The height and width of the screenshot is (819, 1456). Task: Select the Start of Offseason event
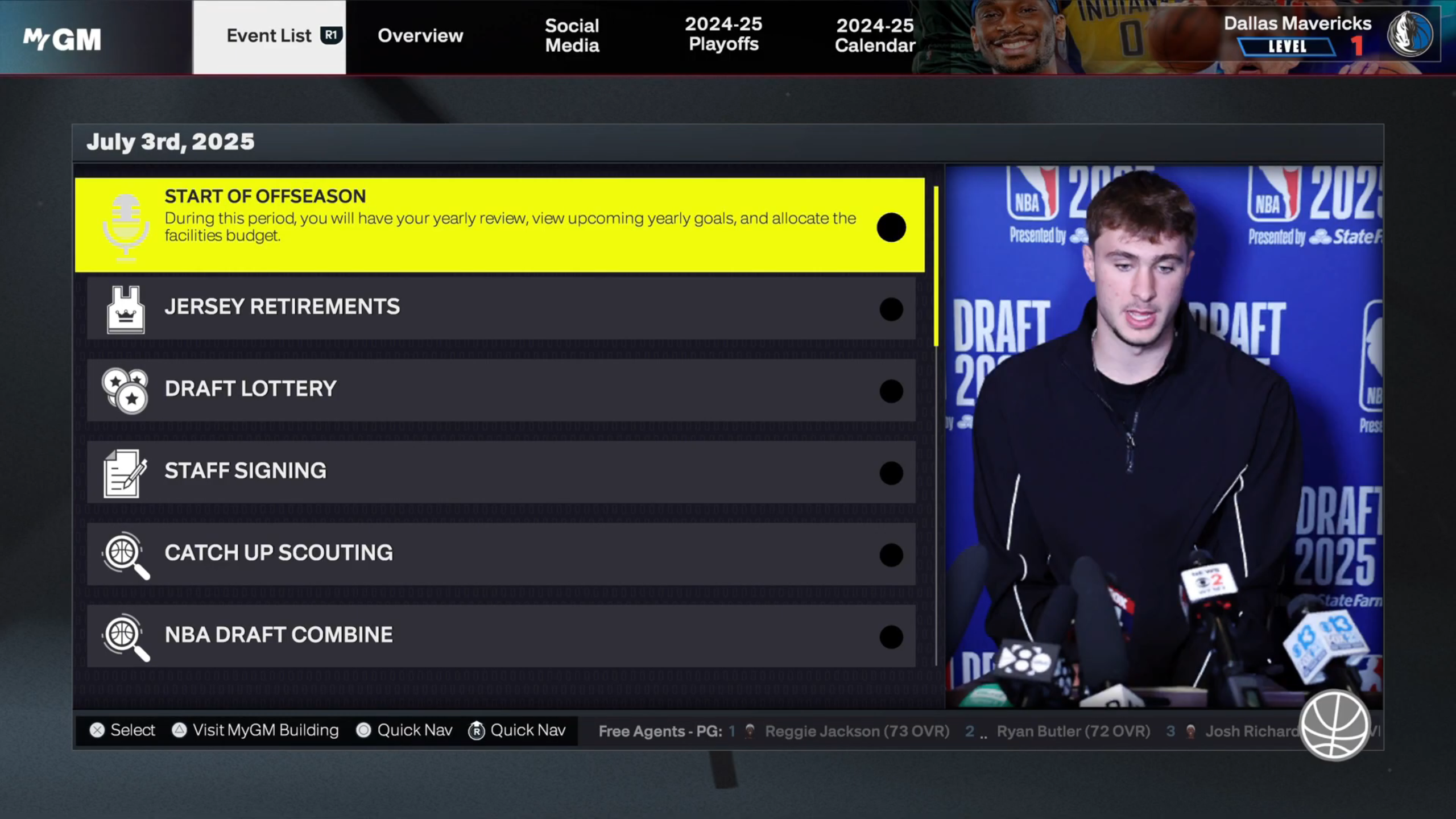[x=499, y=225]
